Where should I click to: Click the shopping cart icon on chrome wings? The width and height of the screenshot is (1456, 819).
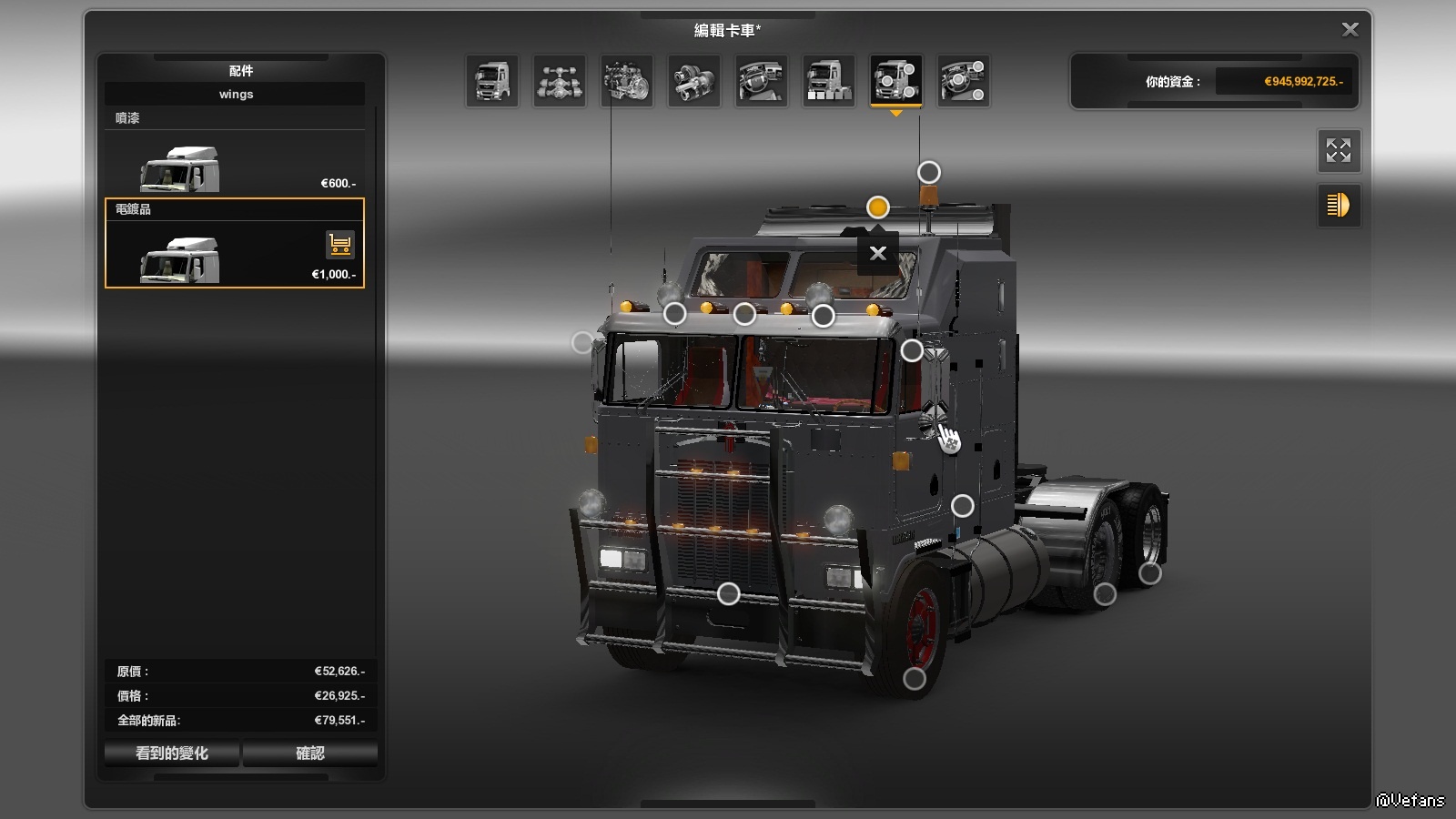pyautogui.click(x=340, y=244)
